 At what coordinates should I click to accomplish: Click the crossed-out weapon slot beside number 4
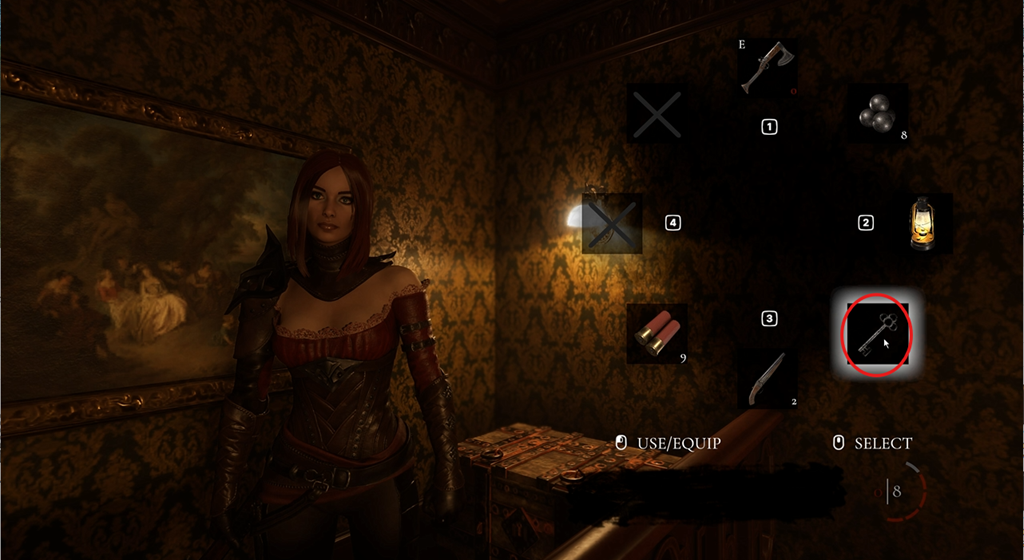(612, 223)
